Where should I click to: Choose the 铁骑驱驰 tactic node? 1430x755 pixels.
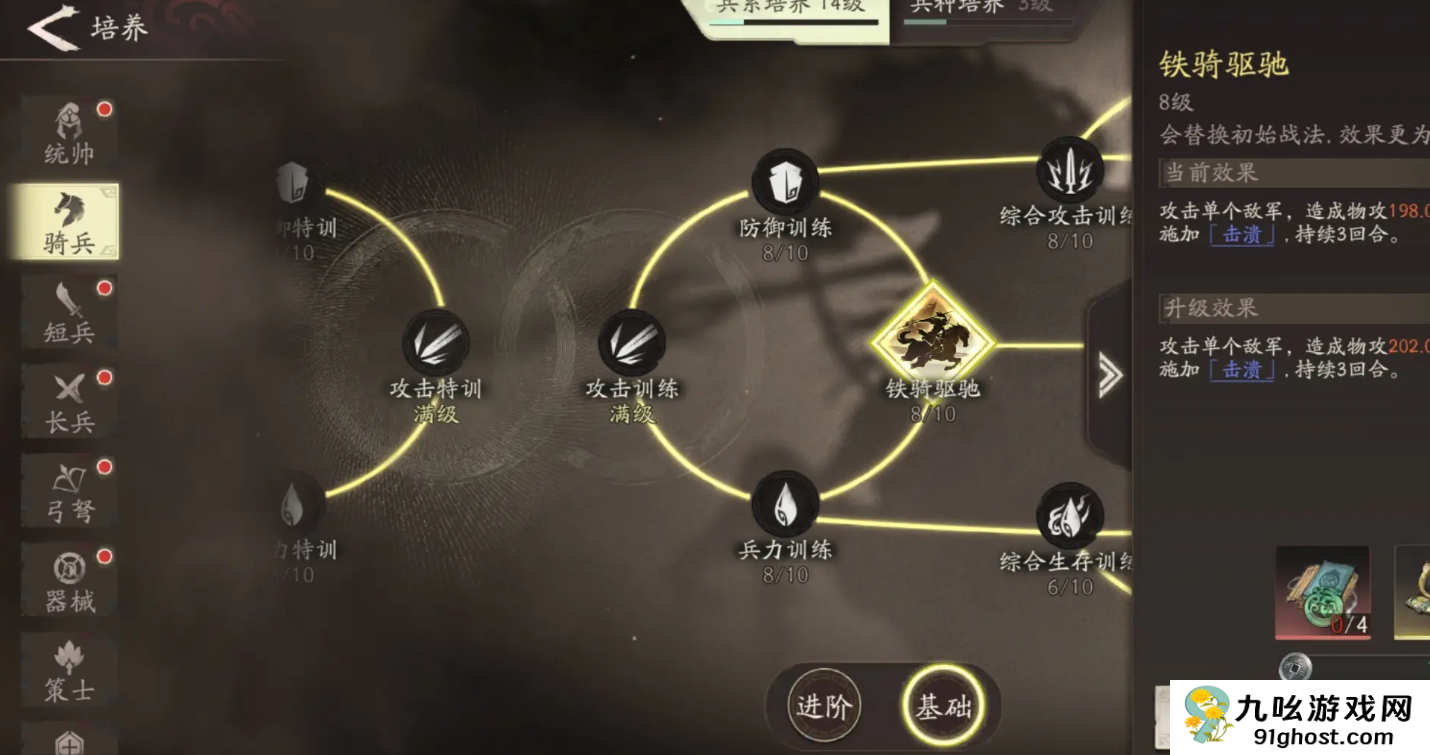[x=932, y=340]
